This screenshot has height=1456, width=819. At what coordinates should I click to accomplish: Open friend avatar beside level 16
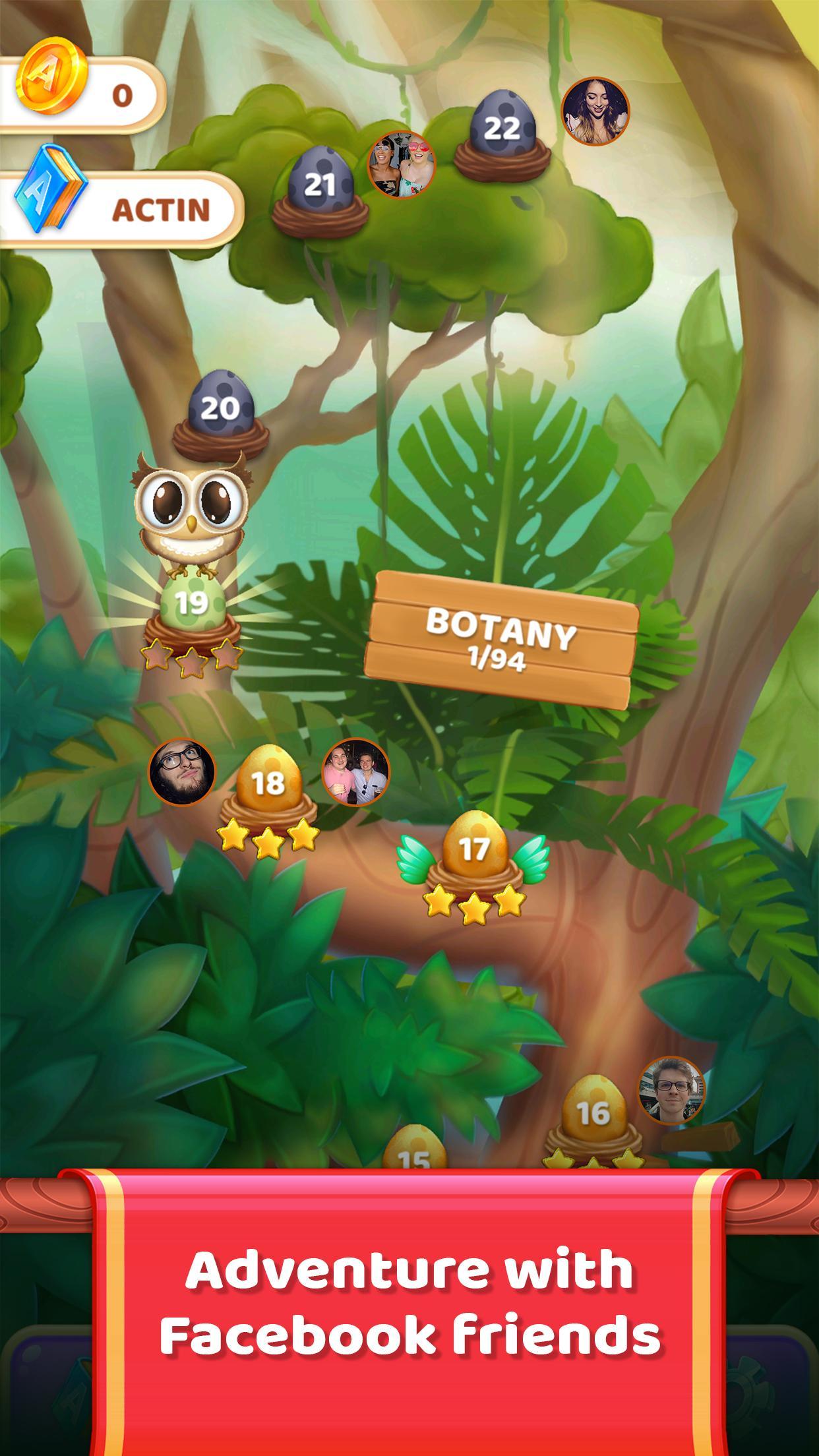(671, 1090)
